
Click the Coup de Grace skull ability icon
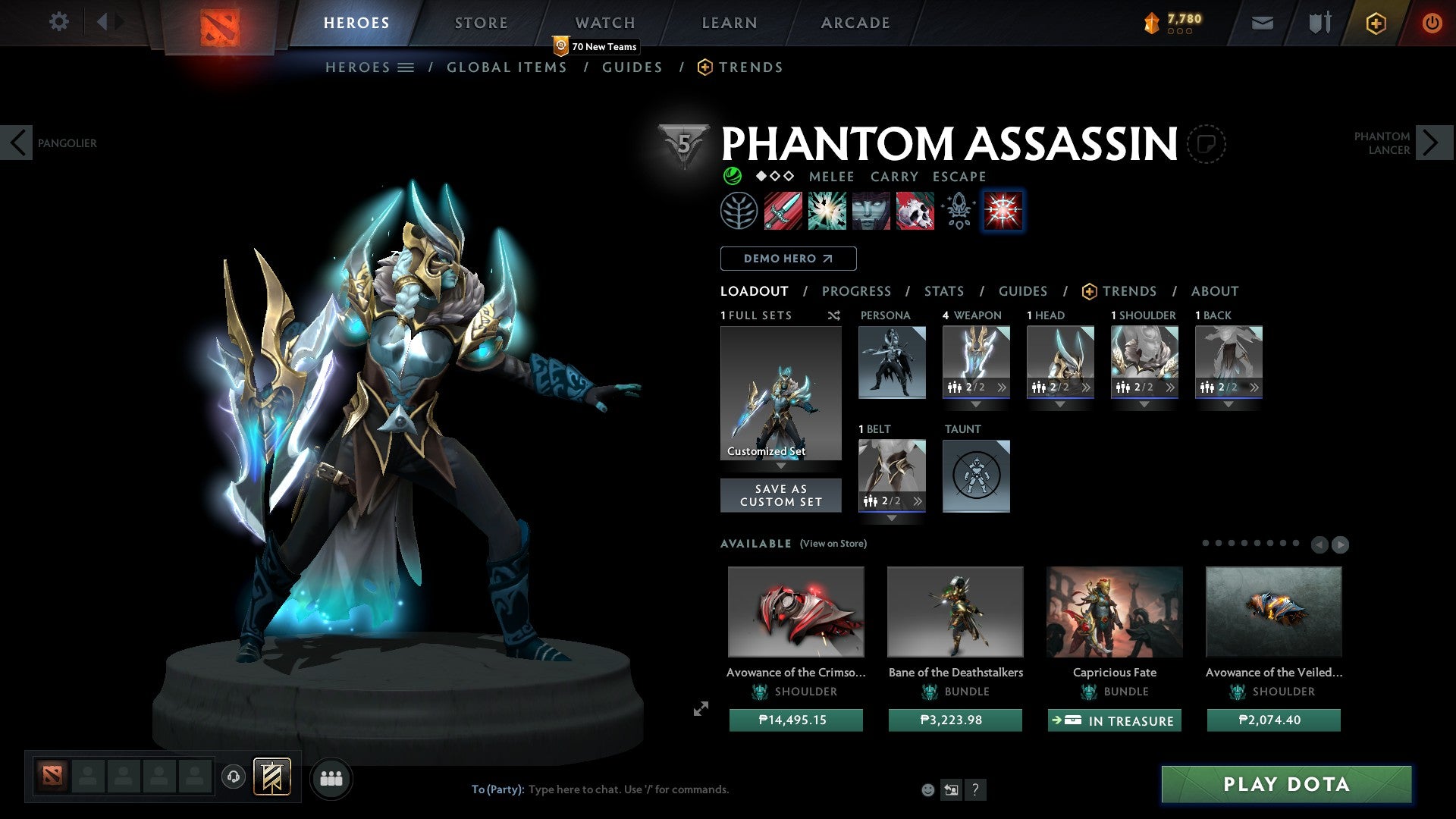coord(914,211)
